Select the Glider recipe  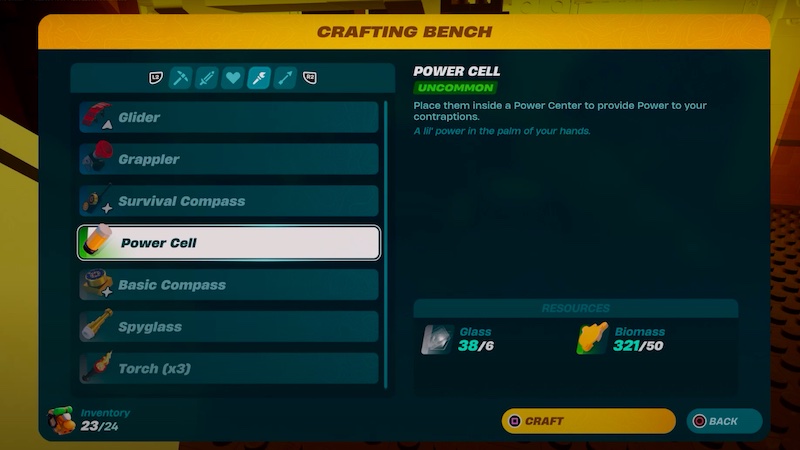coord(229,117)
